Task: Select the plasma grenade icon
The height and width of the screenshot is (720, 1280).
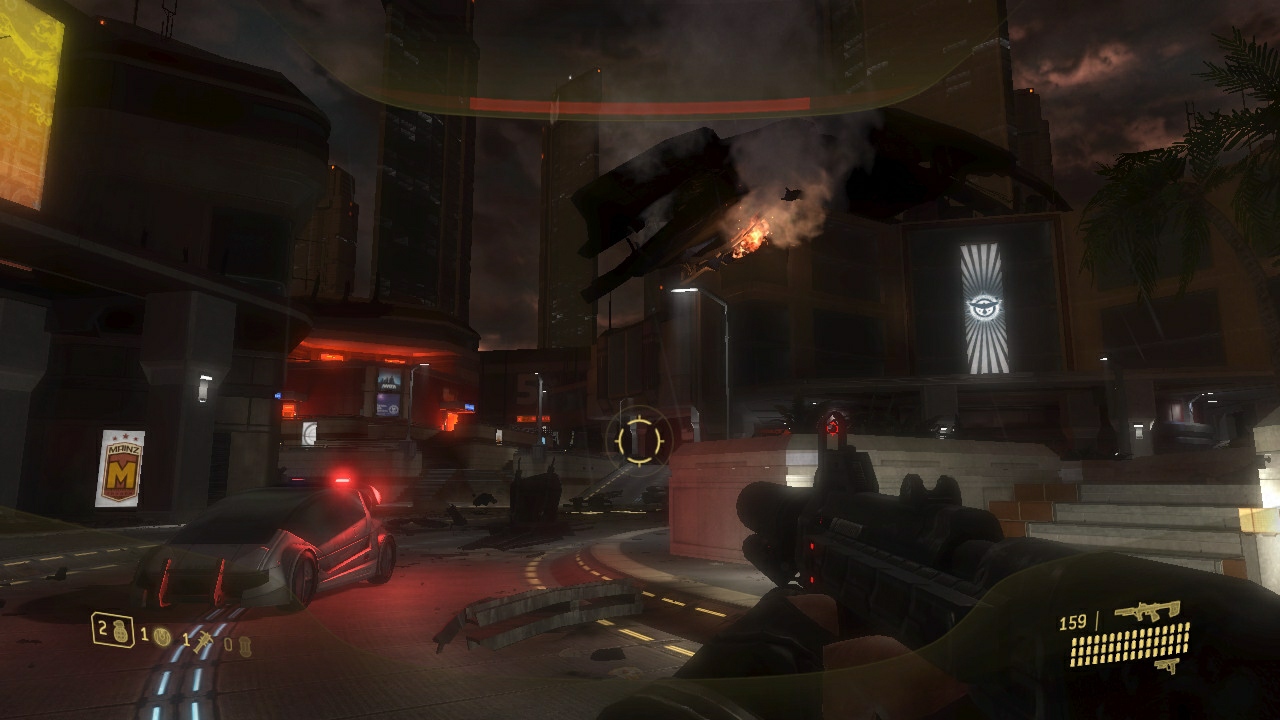Action: coord(162,637)
